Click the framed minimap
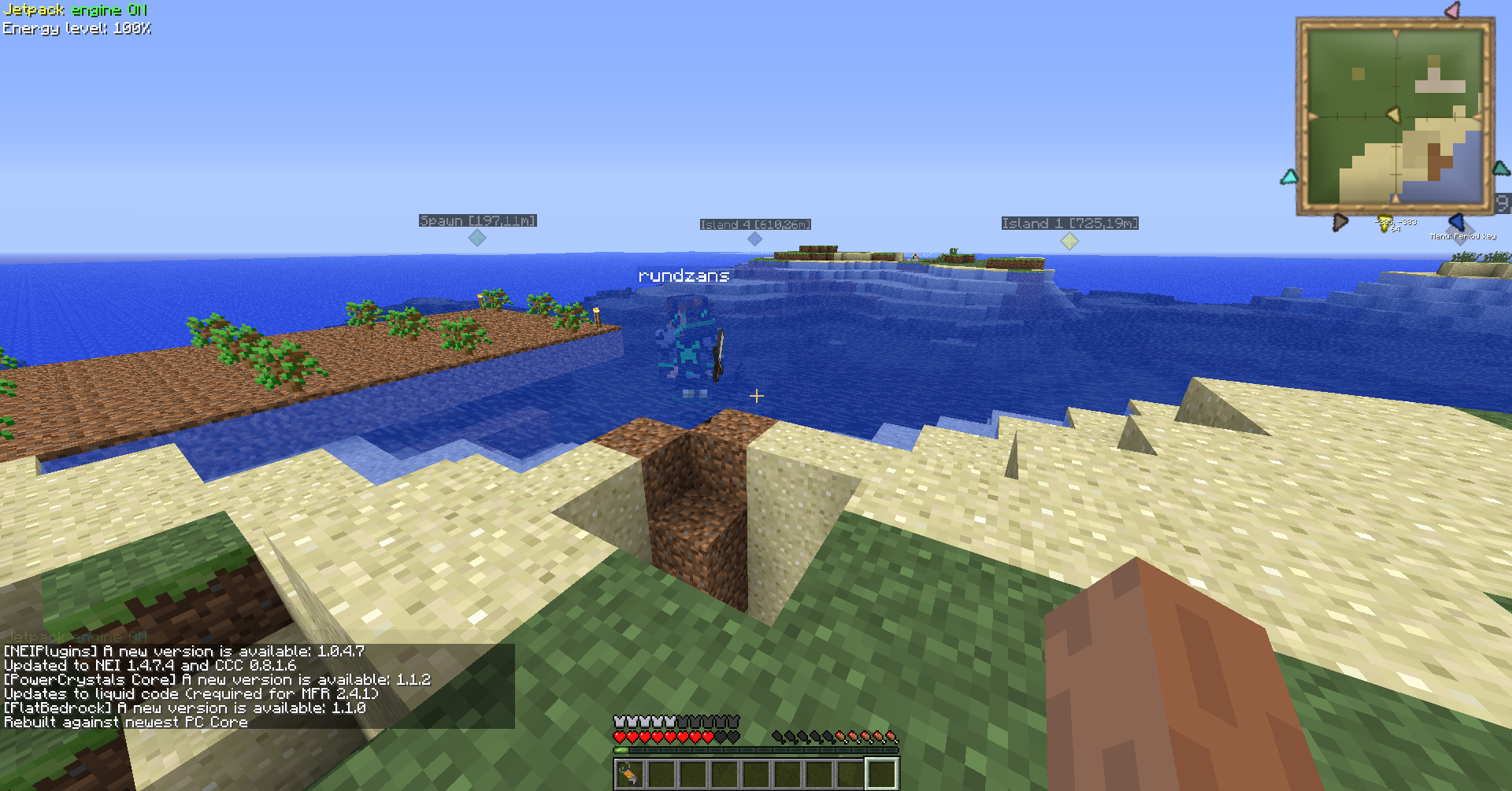Viewport: 1512px width, 791px height. click(x=1395, y=116)
